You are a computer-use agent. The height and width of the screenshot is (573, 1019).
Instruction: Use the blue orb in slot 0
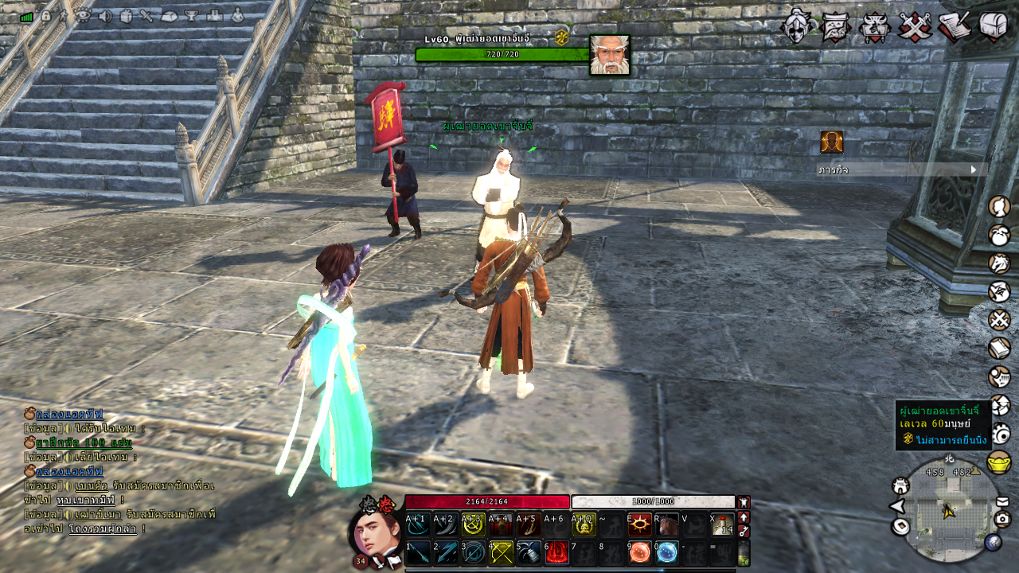pyautogui.click(x=666, y=551)
